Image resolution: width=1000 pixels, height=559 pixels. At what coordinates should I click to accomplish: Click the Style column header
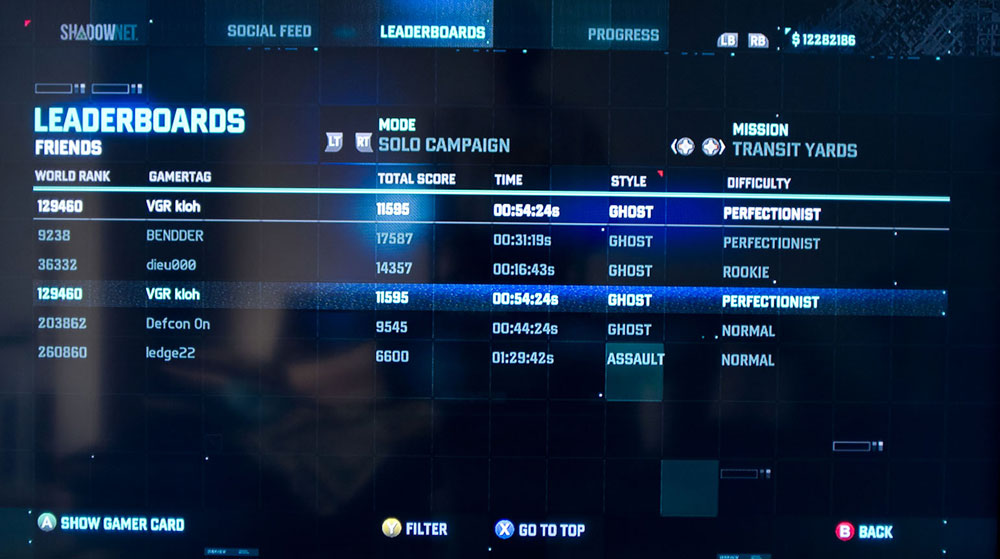coord(629,181)
